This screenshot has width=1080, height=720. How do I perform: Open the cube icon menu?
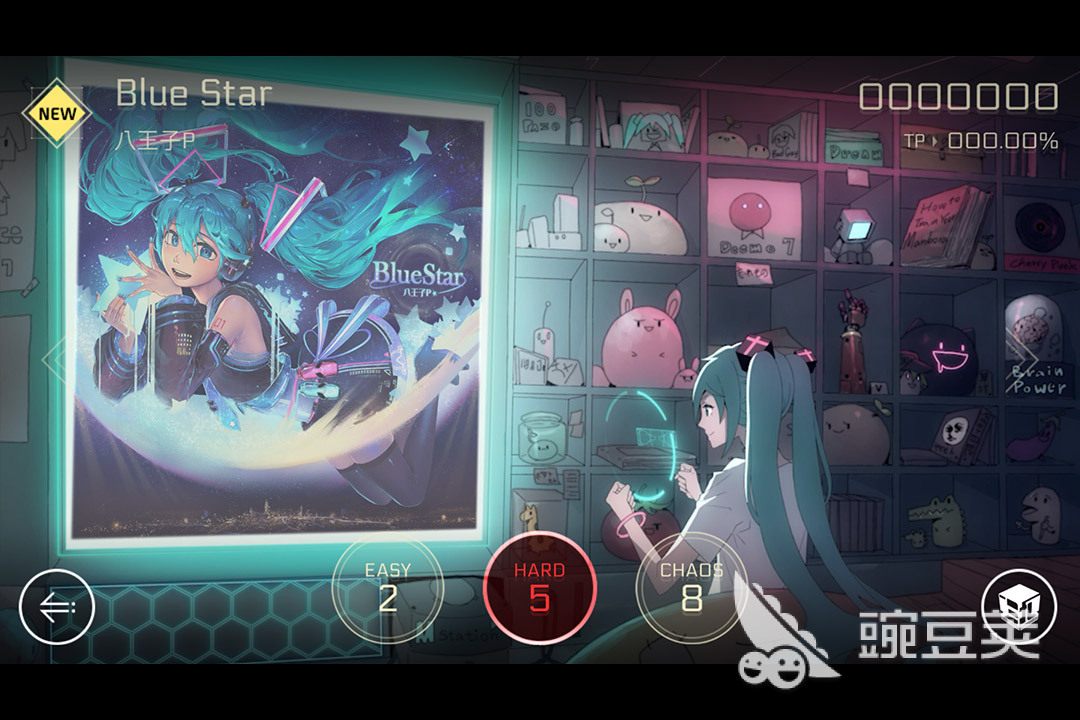pyautogui.click(x=1019, y=607)
